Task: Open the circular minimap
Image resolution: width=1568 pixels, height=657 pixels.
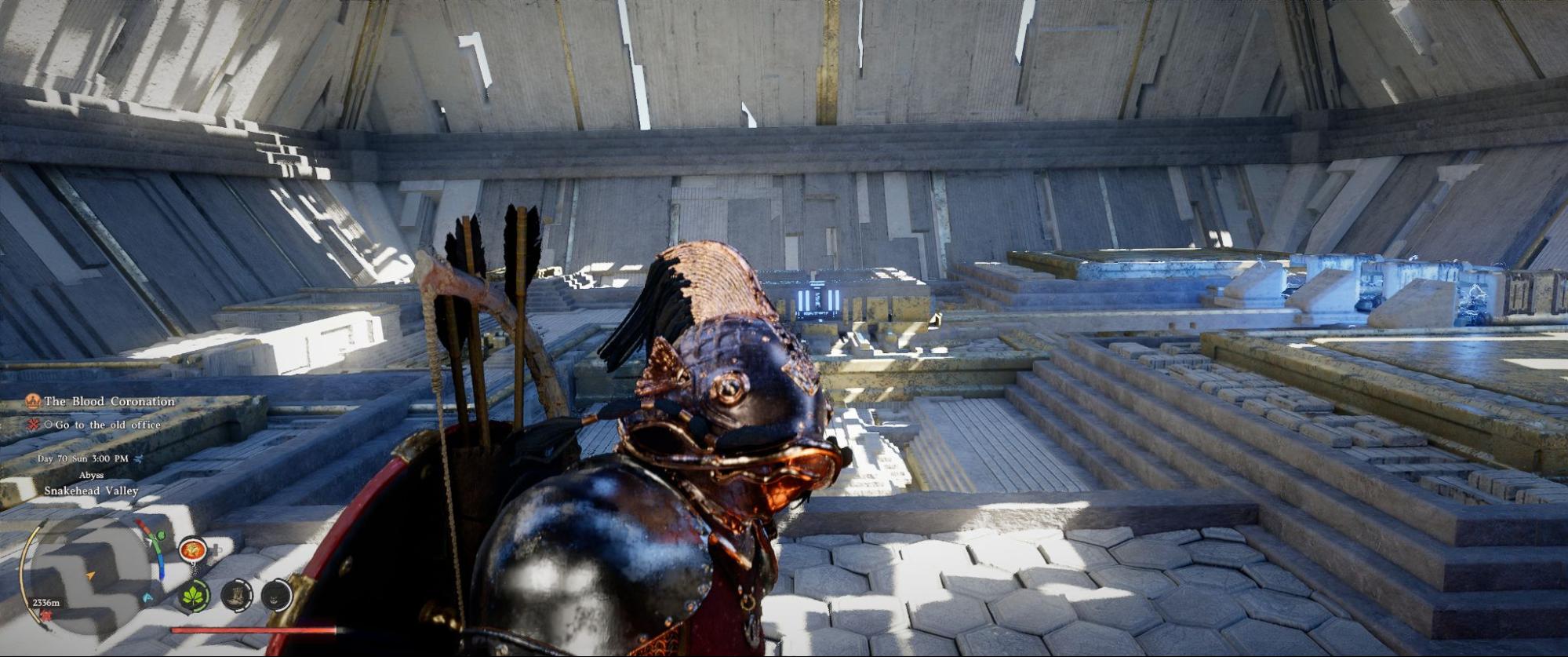Action: (x=90, y=576)
